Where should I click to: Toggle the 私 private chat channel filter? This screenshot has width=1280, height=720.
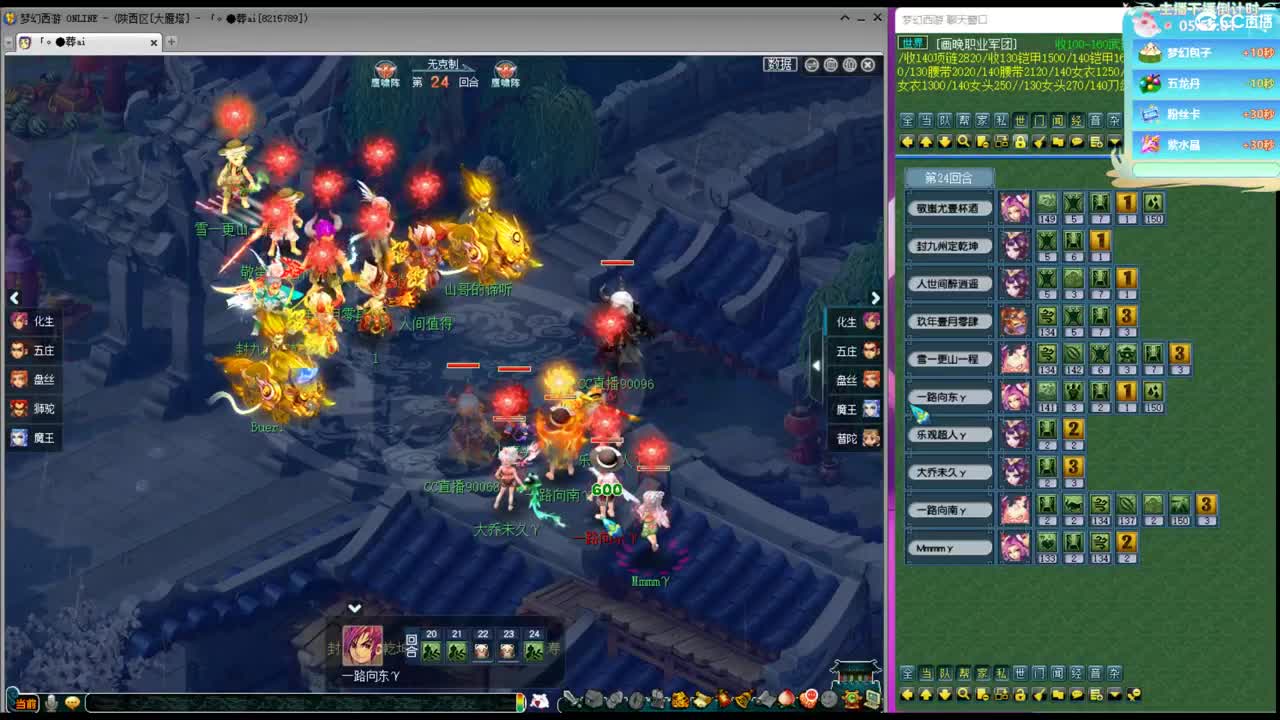(x=1001, y=119)
